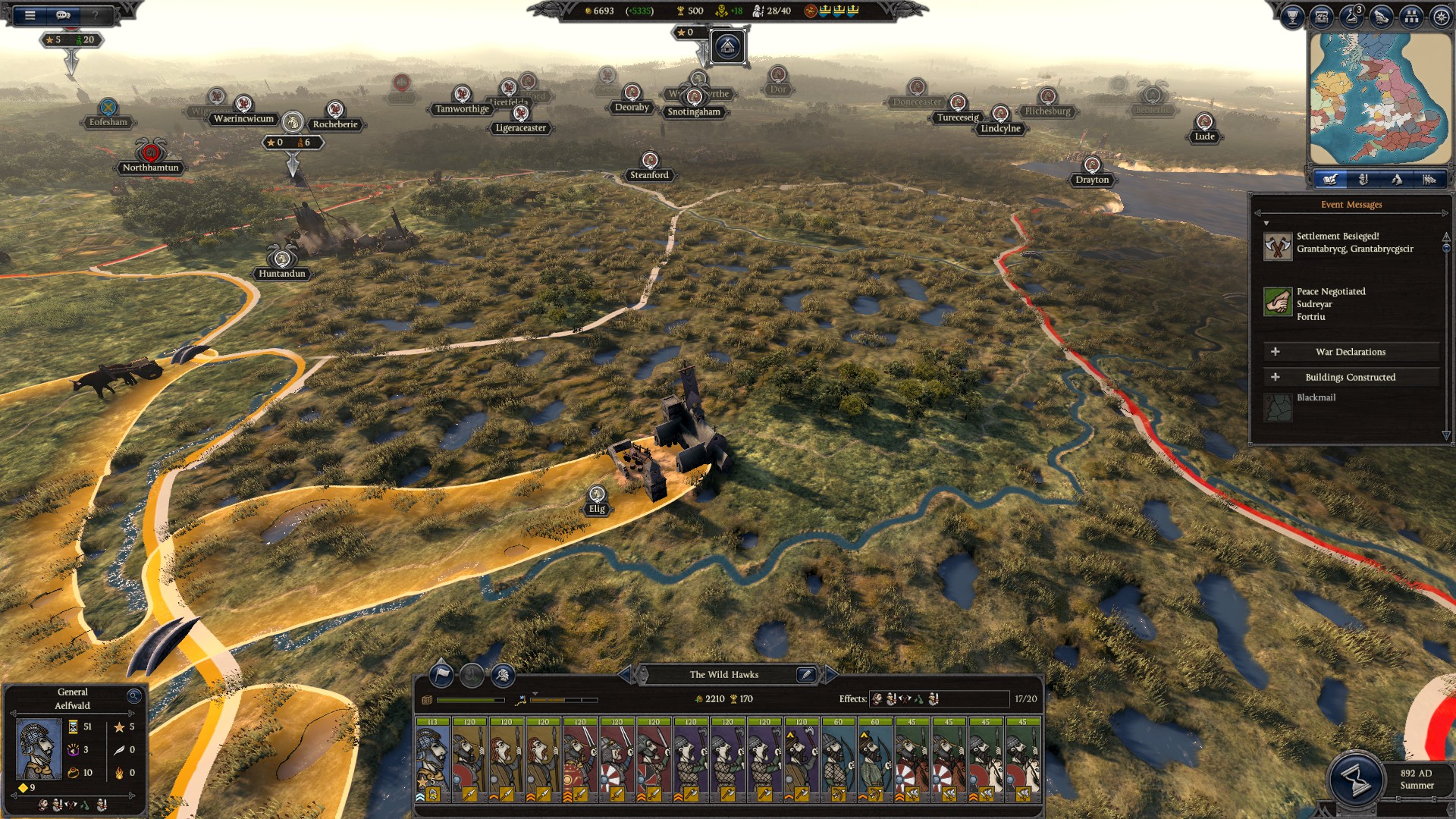Open the treasure chest panel
Screen dimensions: 1456x819
point(1322,17)
